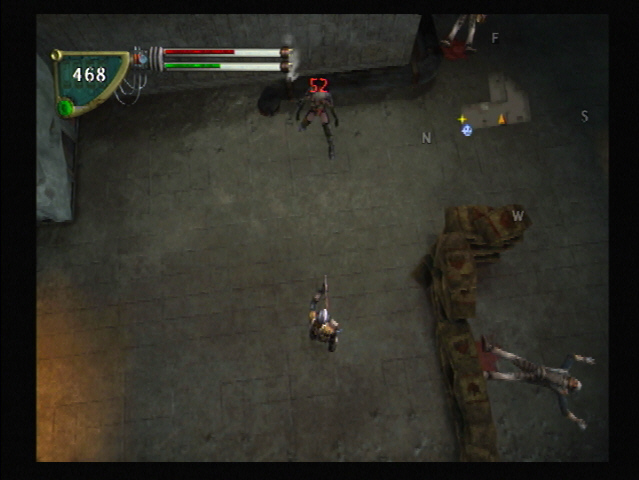Click the N compass letter
This screenshot has height=480, width=639.
[x=427, y=138]
